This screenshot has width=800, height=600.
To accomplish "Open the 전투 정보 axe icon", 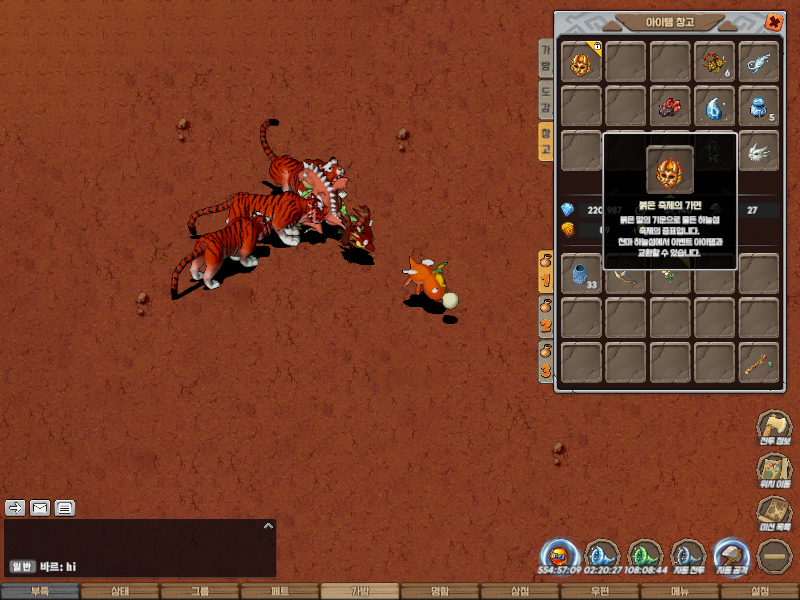I will (773, 430).
